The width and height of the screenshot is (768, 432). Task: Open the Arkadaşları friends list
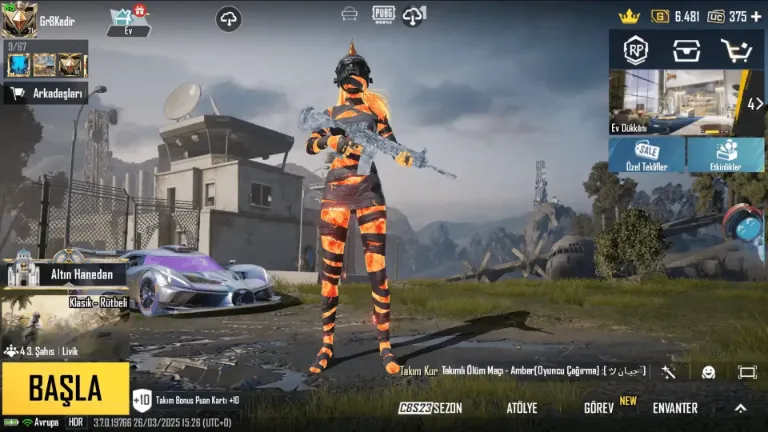point(46,94)
